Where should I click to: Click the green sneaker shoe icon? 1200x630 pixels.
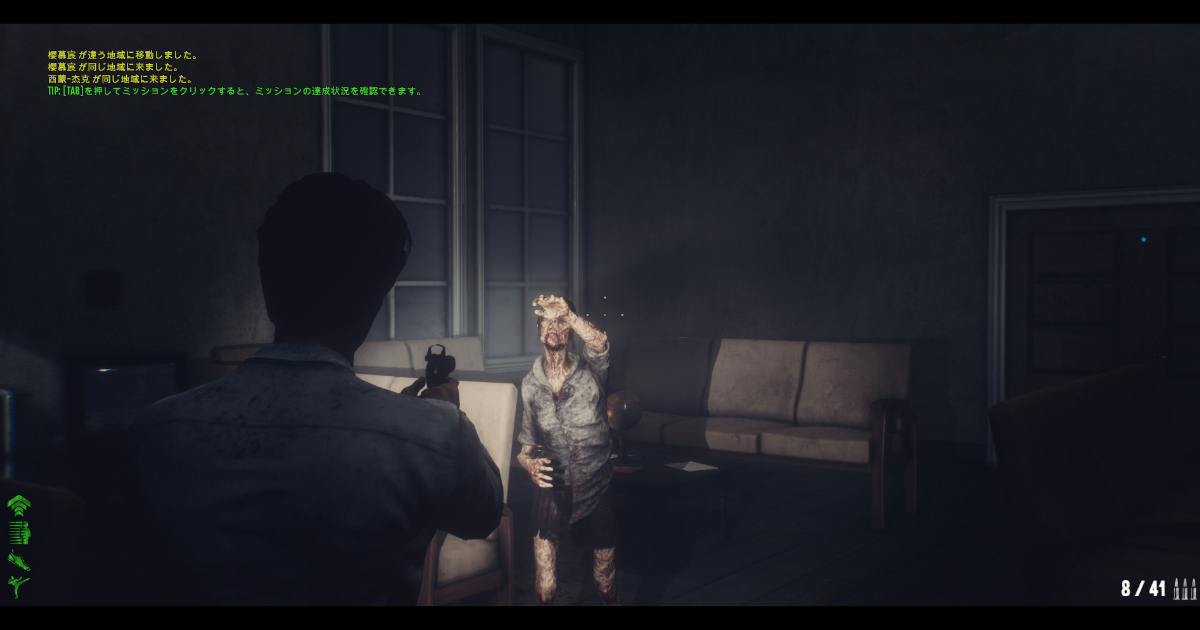coord(19,560)
